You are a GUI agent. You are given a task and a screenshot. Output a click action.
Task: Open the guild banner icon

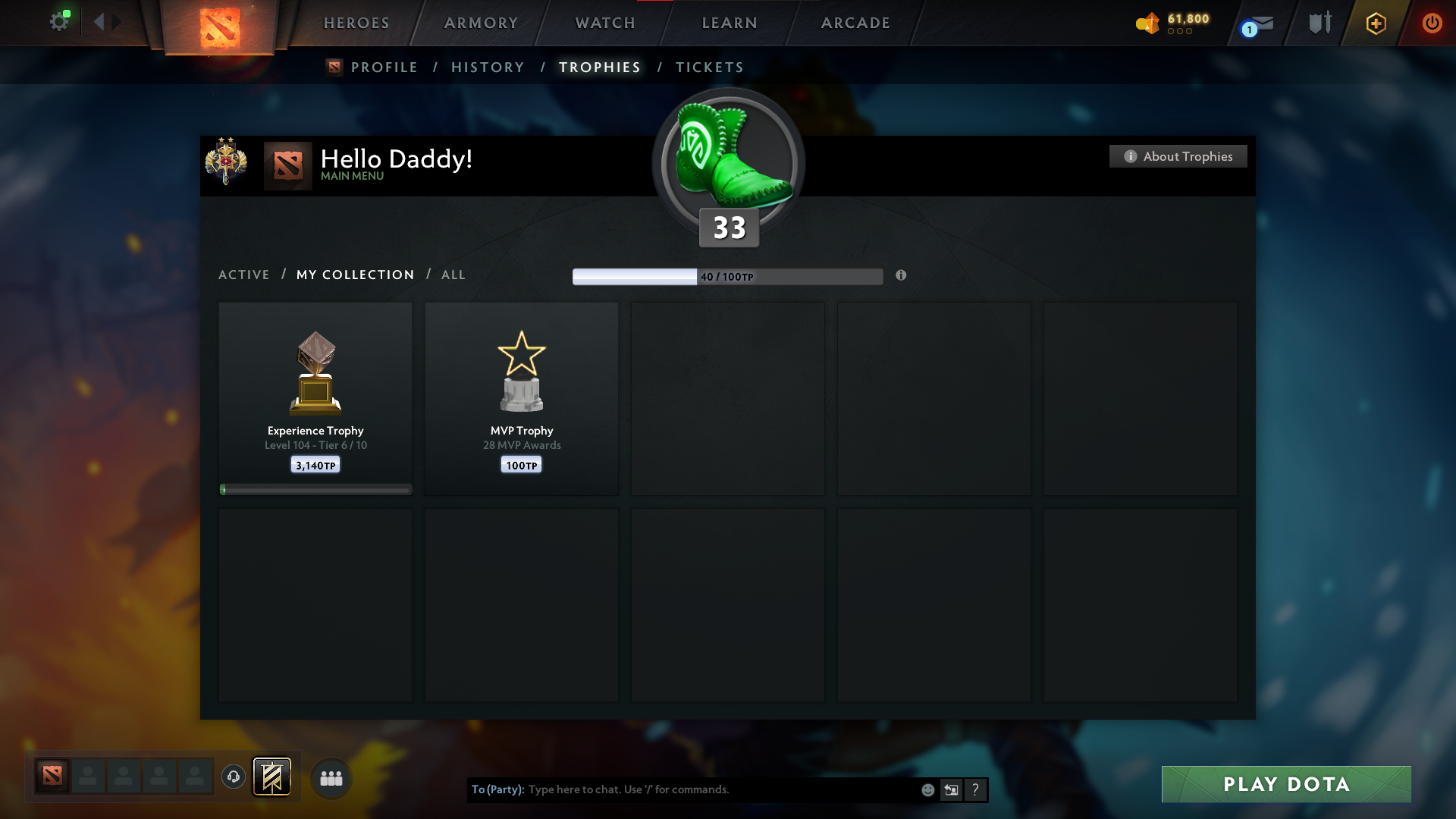[273, 777]
